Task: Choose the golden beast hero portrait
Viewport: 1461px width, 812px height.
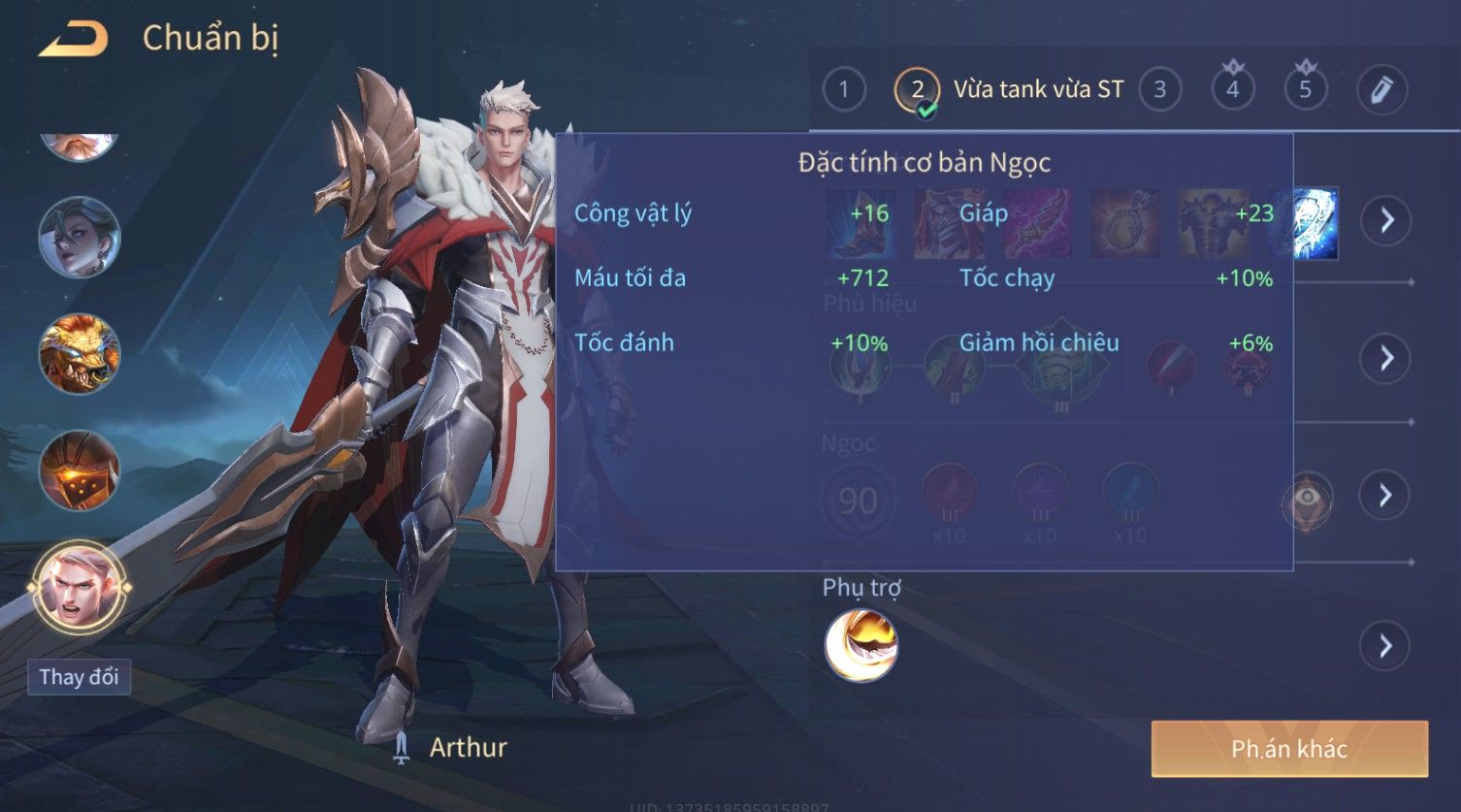Action: pos(79,353)
